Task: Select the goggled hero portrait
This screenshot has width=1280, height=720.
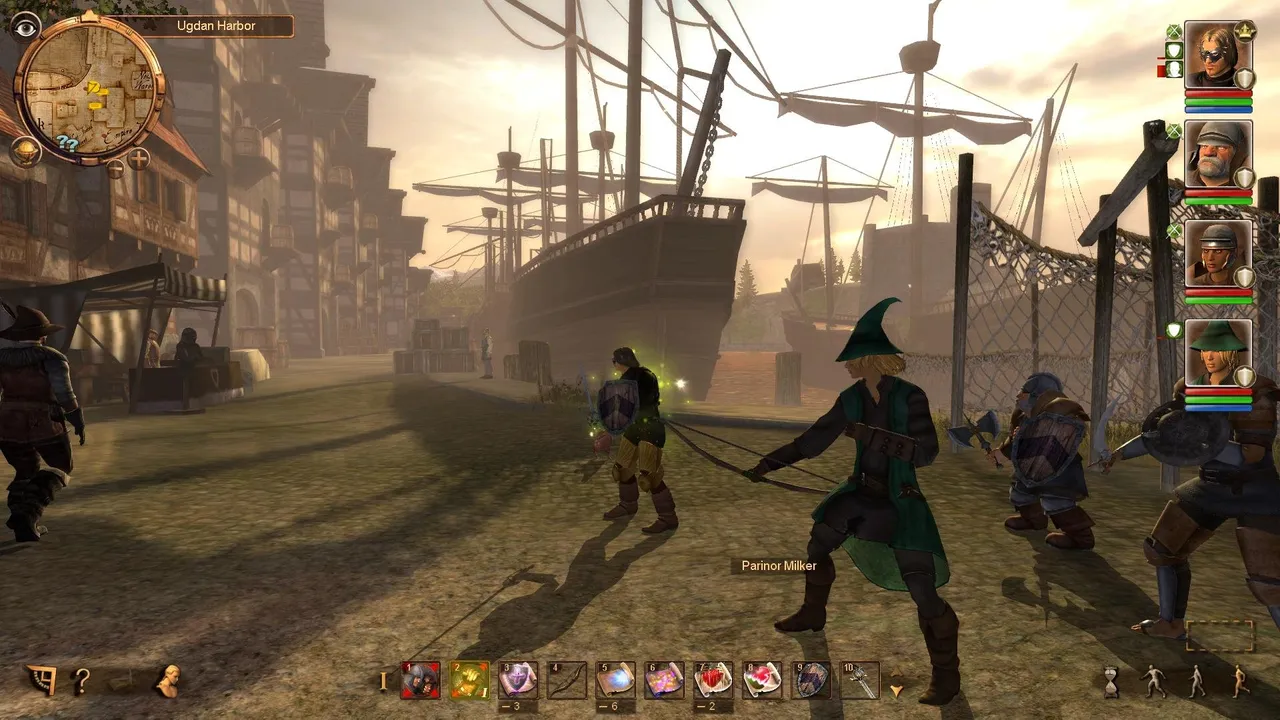Action: 1217,56
